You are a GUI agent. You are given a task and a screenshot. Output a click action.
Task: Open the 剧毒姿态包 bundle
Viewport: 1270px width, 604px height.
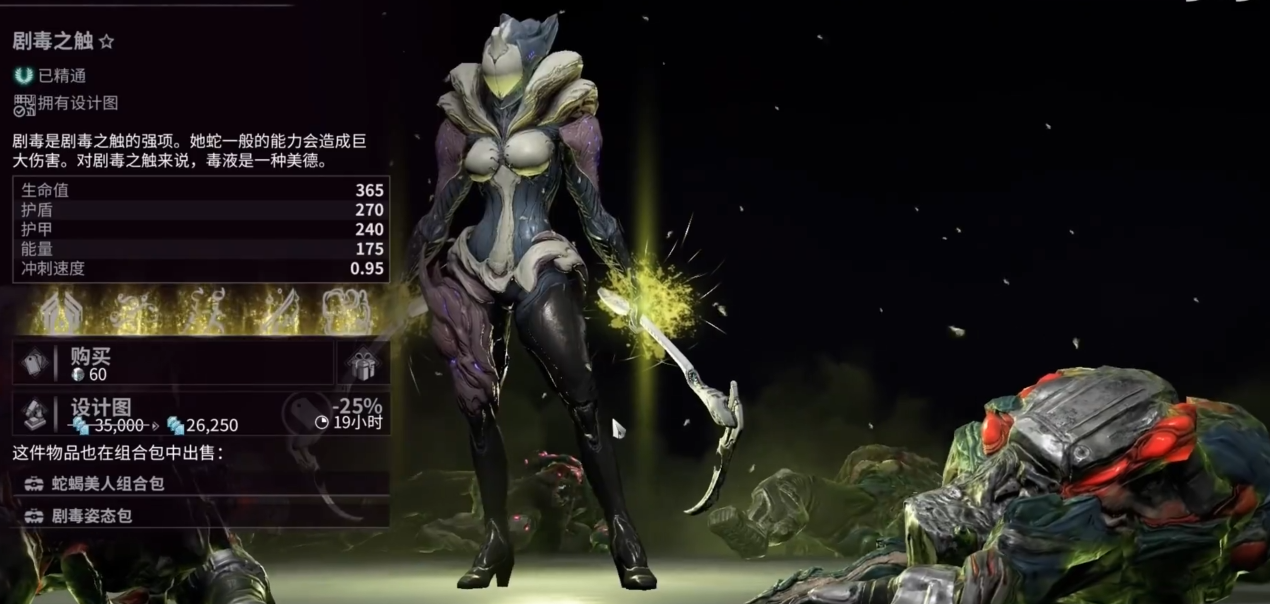point(200,516)
